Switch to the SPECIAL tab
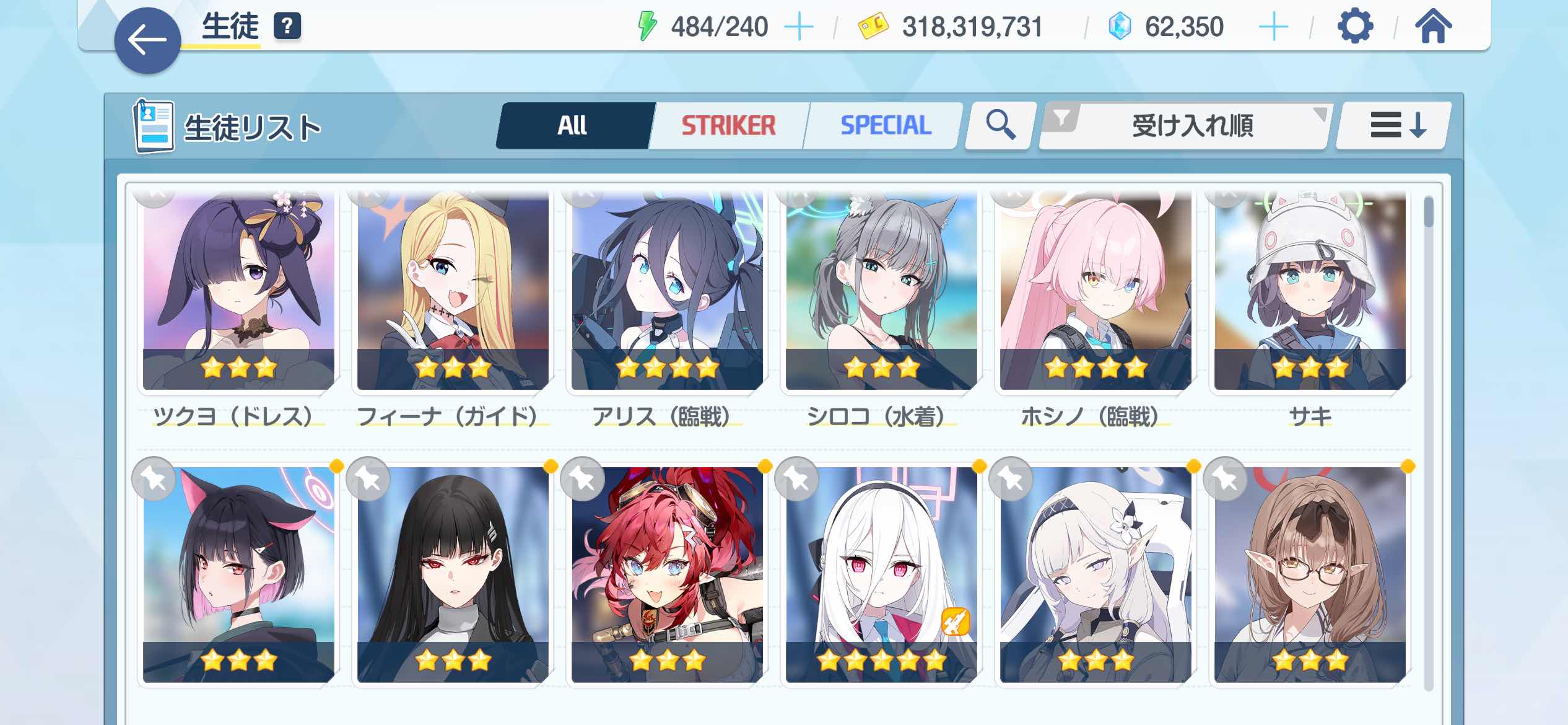This screenshot has width=1568, height=725. pyautogui.click(x=885, y=126)
